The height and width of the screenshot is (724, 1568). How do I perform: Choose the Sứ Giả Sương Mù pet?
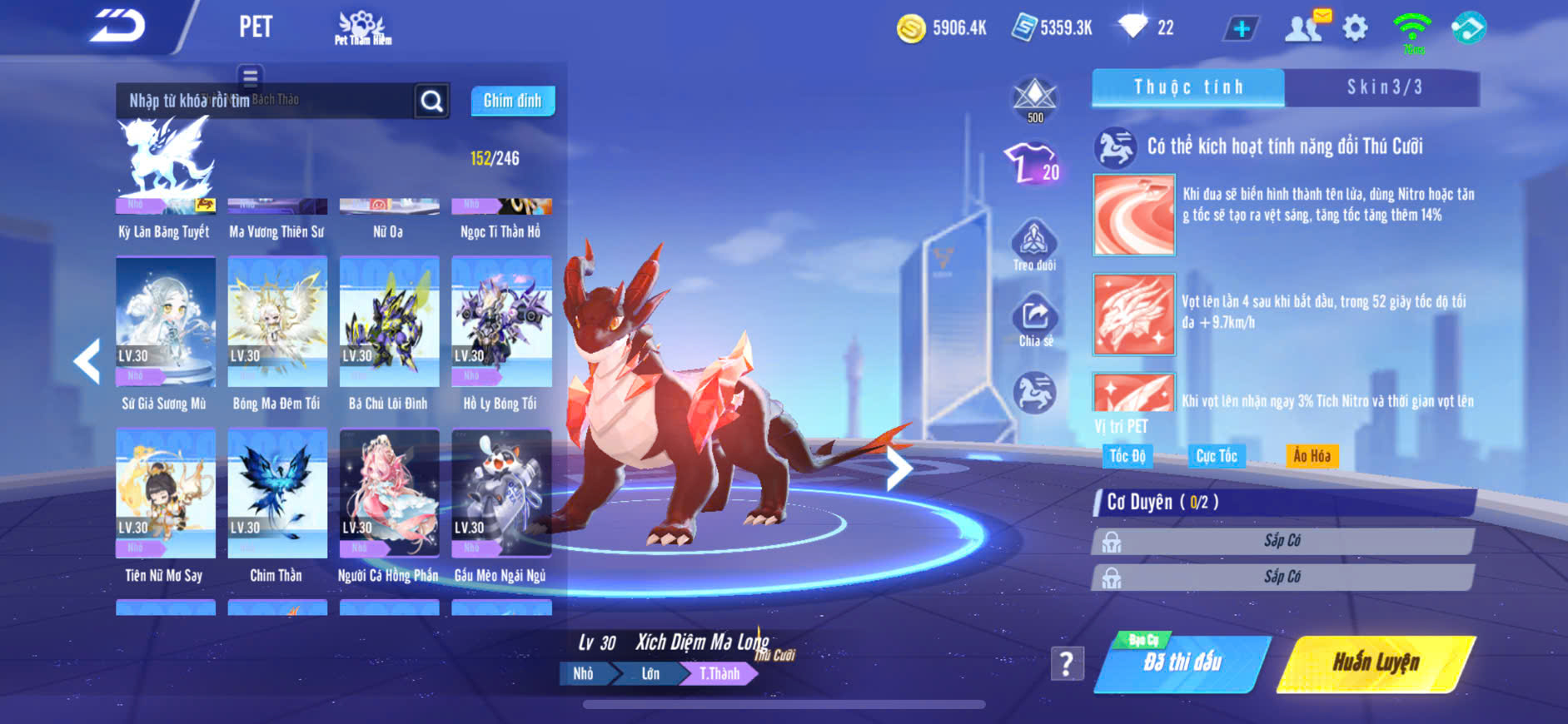pos(165,322)
